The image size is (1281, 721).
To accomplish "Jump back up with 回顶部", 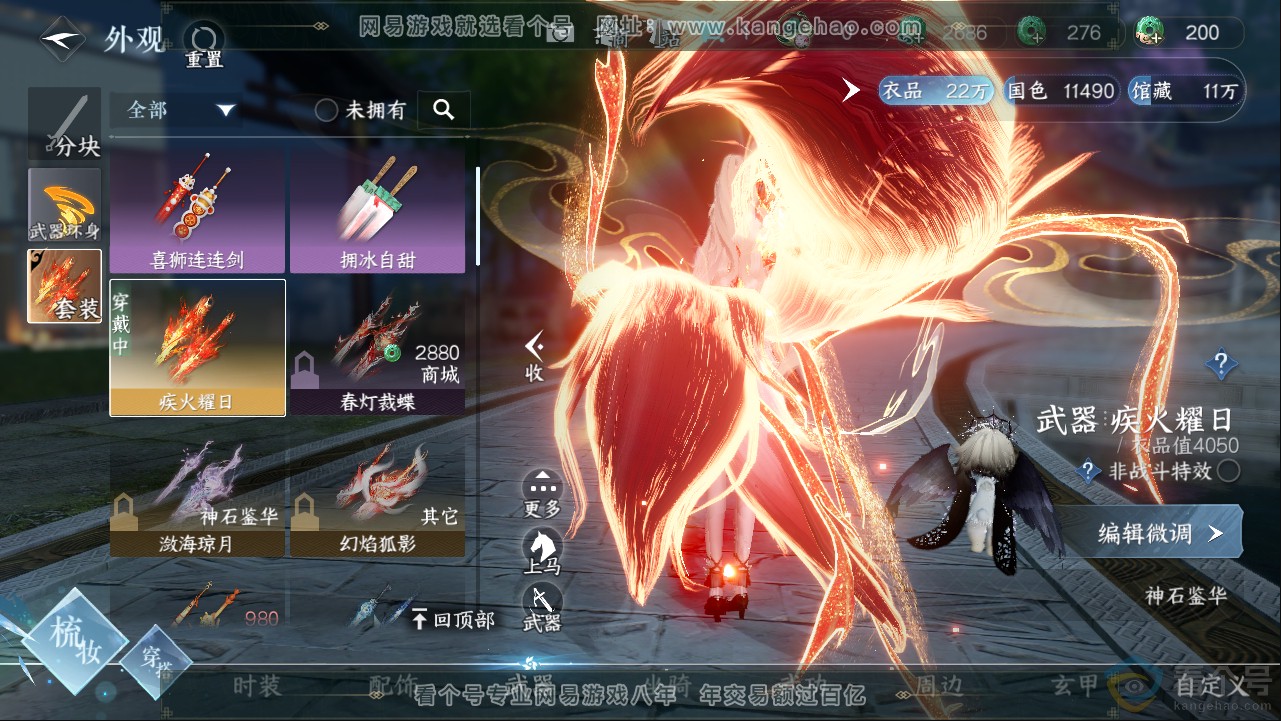I will (454, 620).
